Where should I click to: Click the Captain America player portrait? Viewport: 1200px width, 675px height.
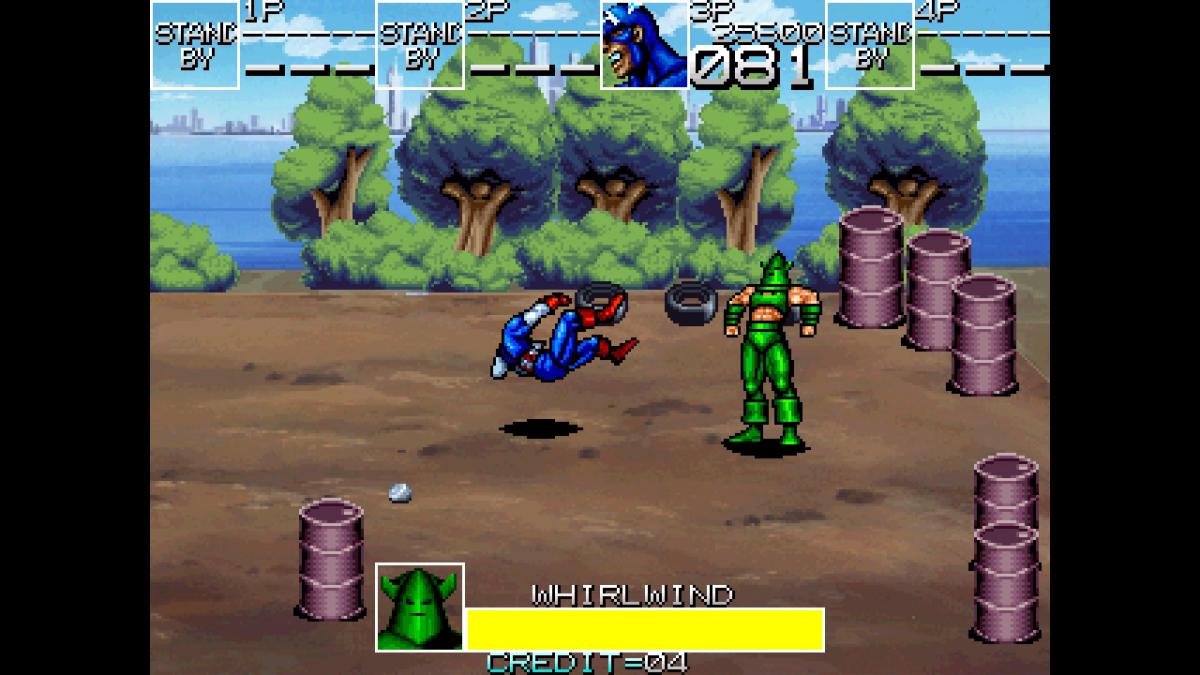tap(644, 45)
